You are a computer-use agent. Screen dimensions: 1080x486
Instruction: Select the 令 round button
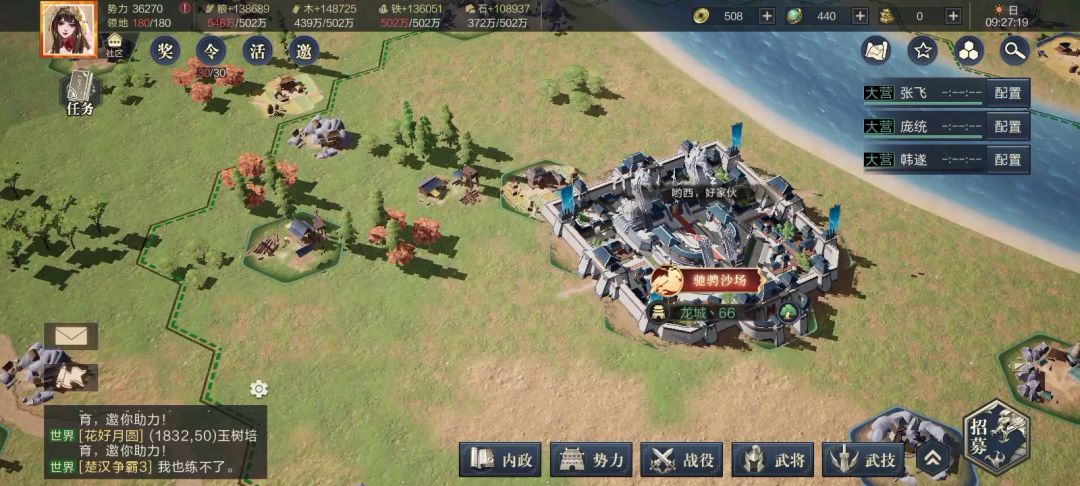pyautogui.click(x=211, y=51)
